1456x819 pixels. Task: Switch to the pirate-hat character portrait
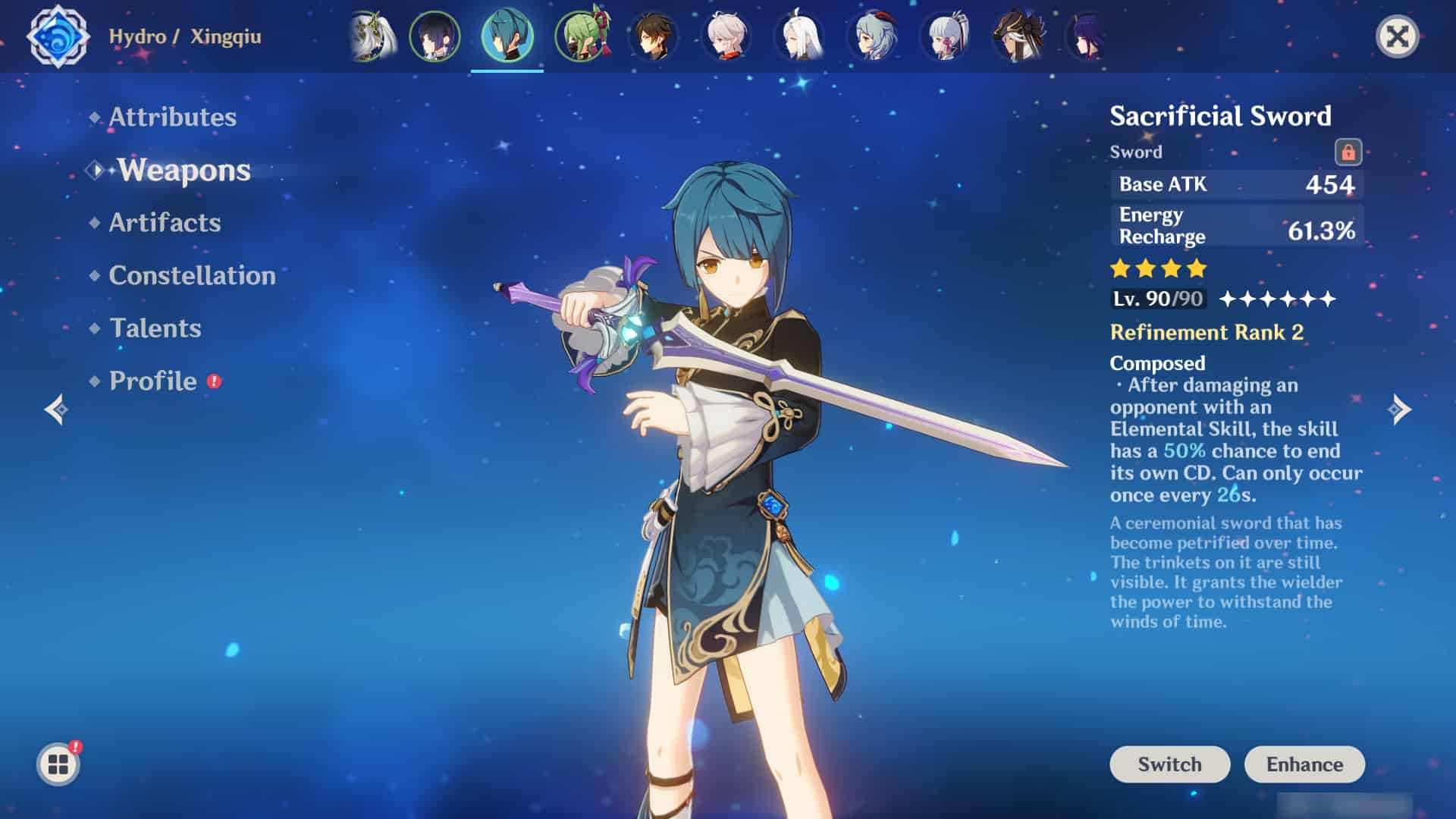1018,36
